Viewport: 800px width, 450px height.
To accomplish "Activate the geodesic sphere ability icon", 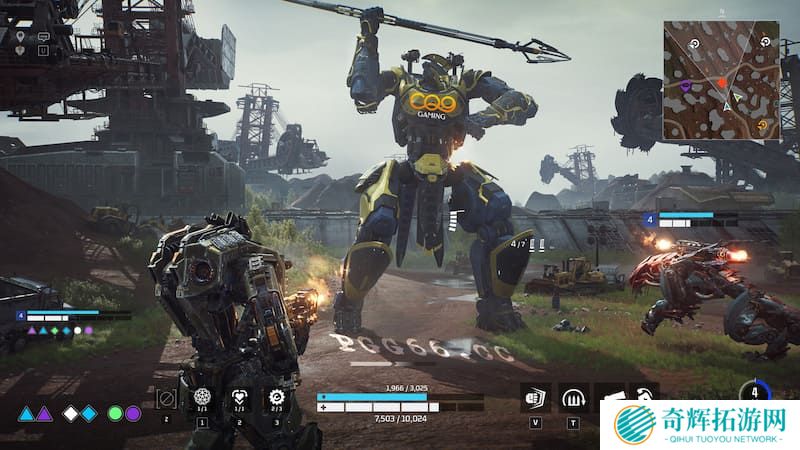I will click(x=202, y=398).
